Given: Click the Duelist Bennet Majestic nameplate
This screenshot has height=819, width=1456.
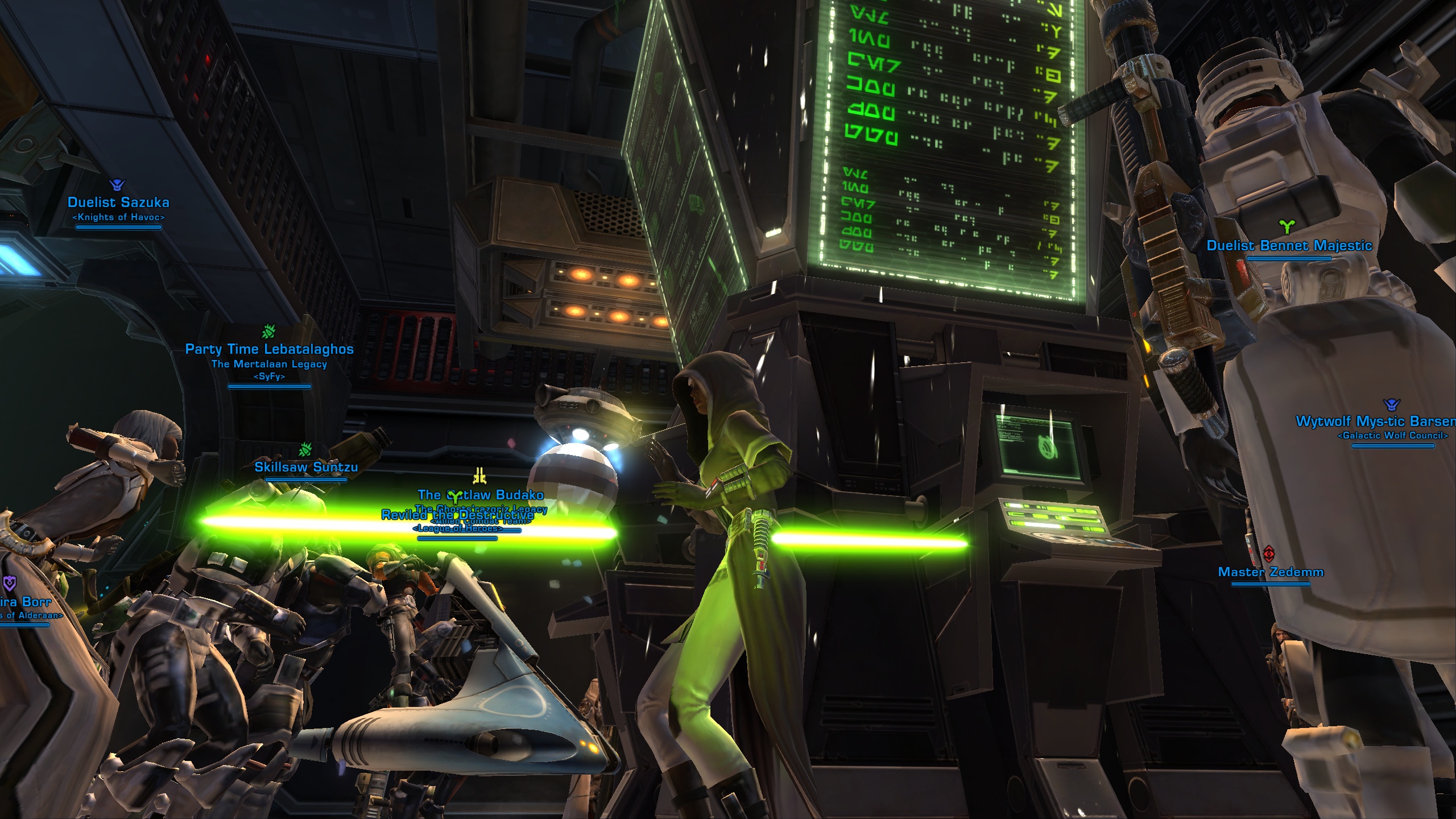Looking at the screenshot, I should 1289,246.
